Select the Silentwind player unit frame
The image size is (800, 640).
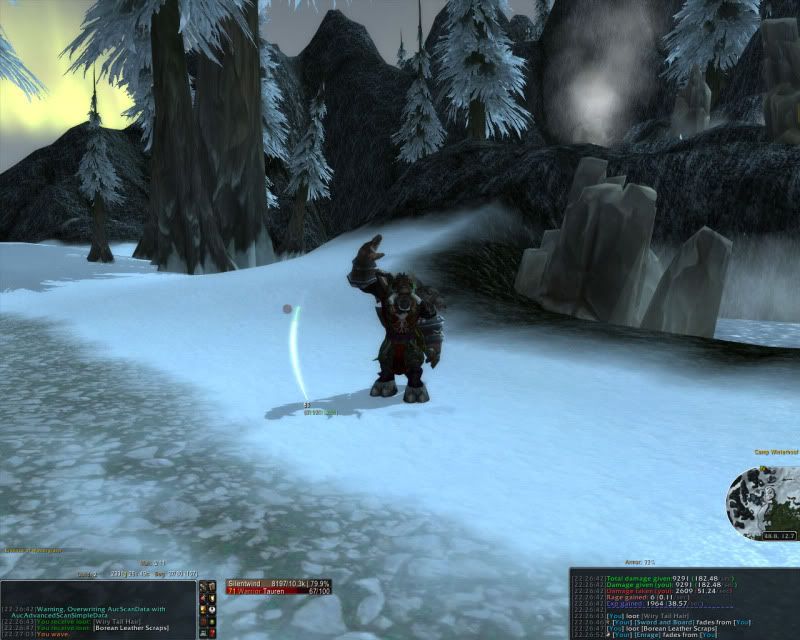click(265, 586)
